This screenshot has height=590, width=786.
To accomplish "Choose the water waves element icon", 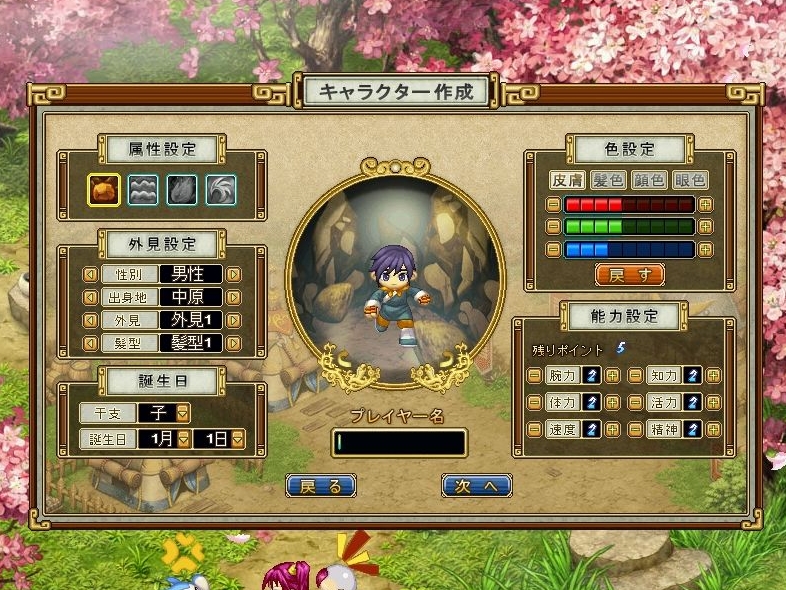I will [142, 189].
